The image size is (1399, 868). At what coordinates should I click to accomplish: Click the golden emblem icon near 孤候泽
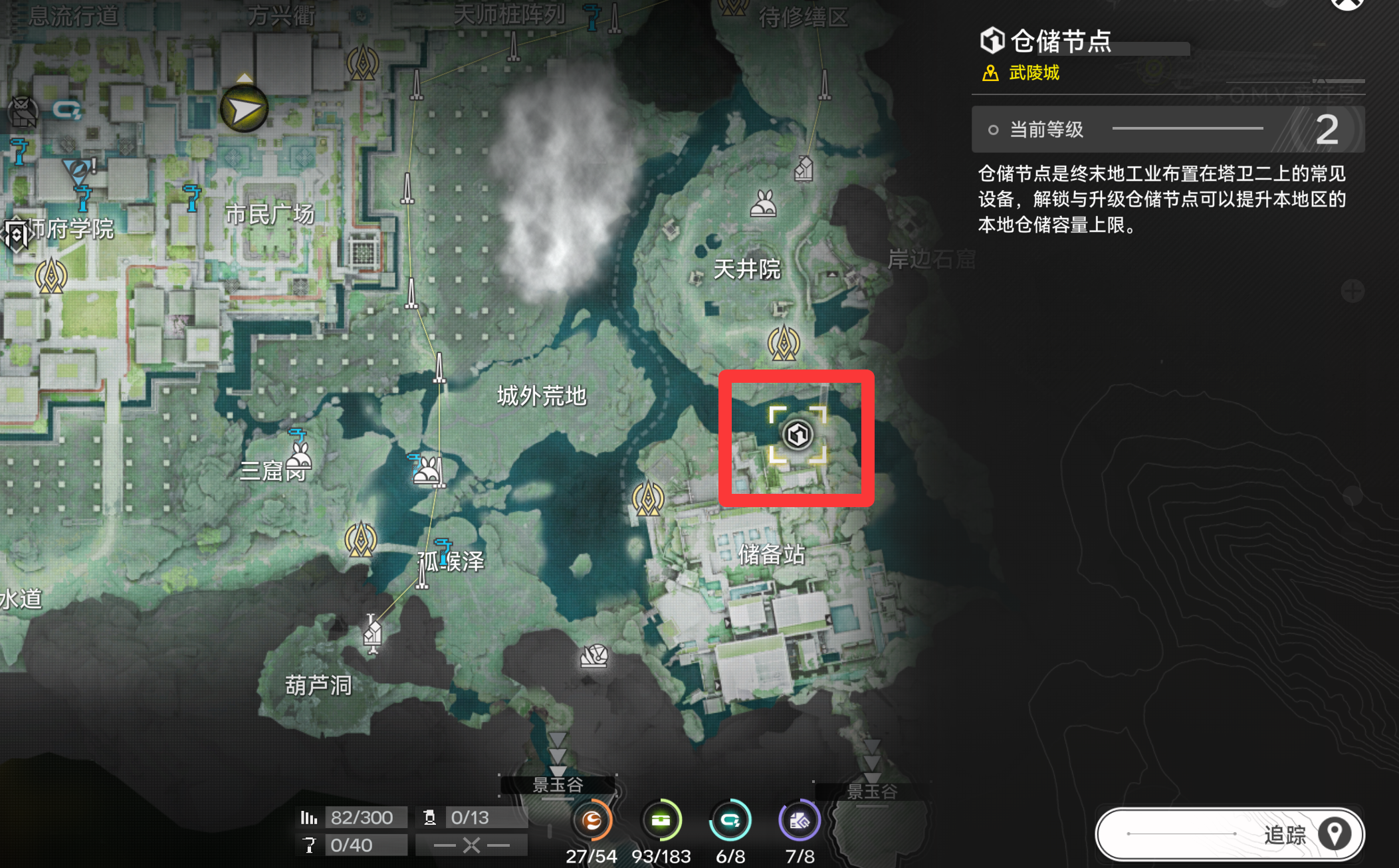360,538
